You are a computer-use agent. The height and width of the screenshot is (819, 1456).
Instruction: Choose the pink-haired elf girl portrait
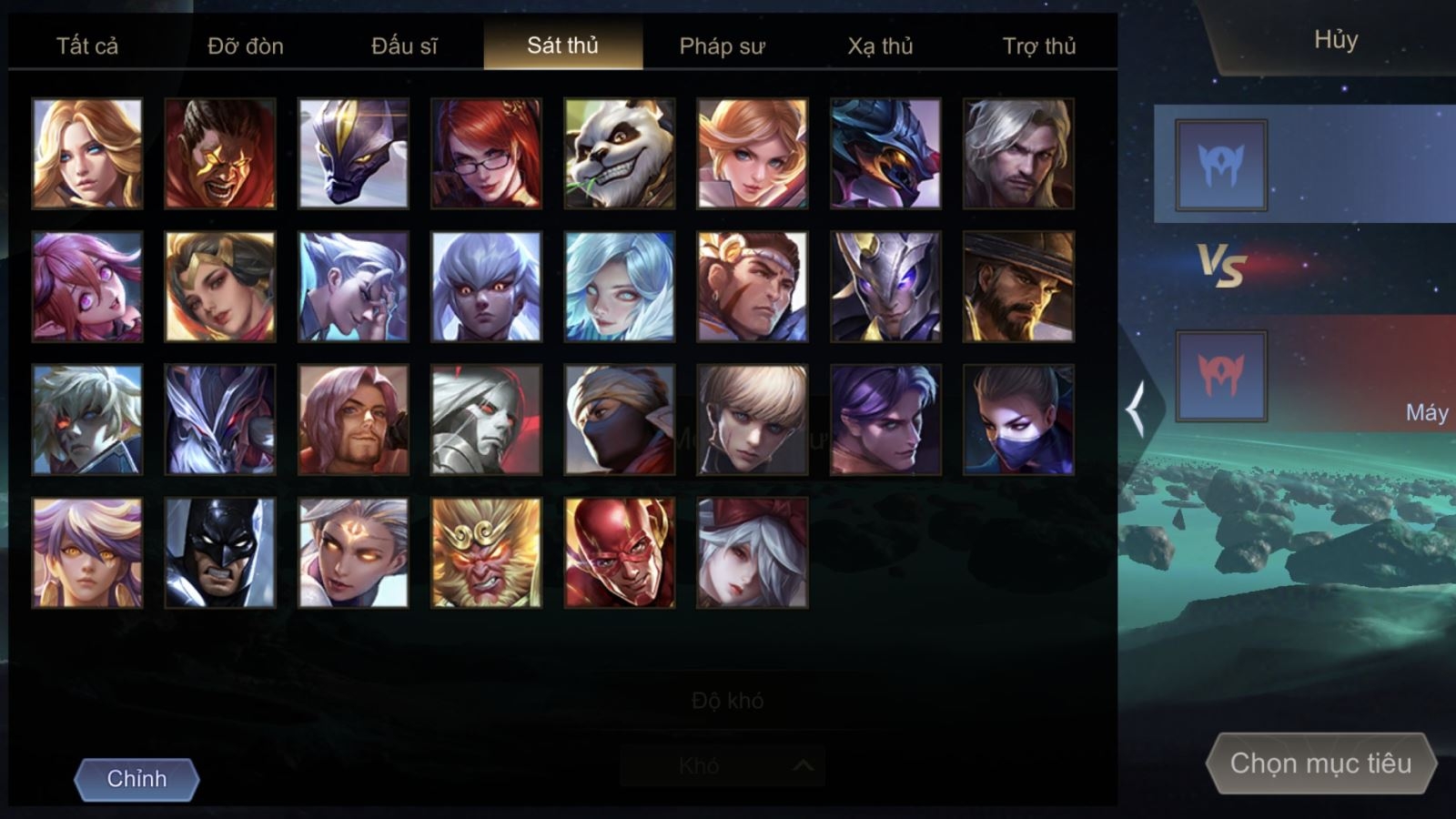click(x=87, y=287)
